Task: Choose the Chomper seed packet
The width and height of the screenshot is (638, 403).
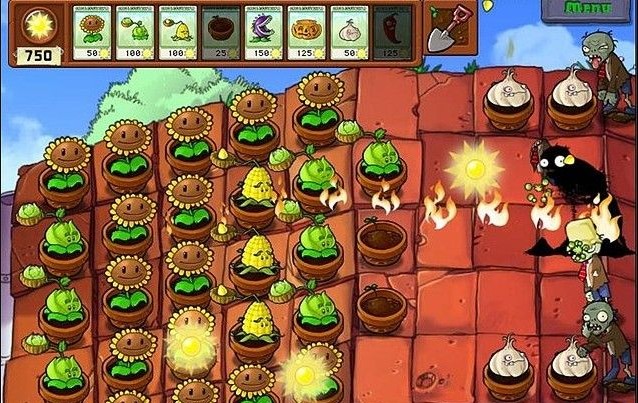Action: (265, 34)
